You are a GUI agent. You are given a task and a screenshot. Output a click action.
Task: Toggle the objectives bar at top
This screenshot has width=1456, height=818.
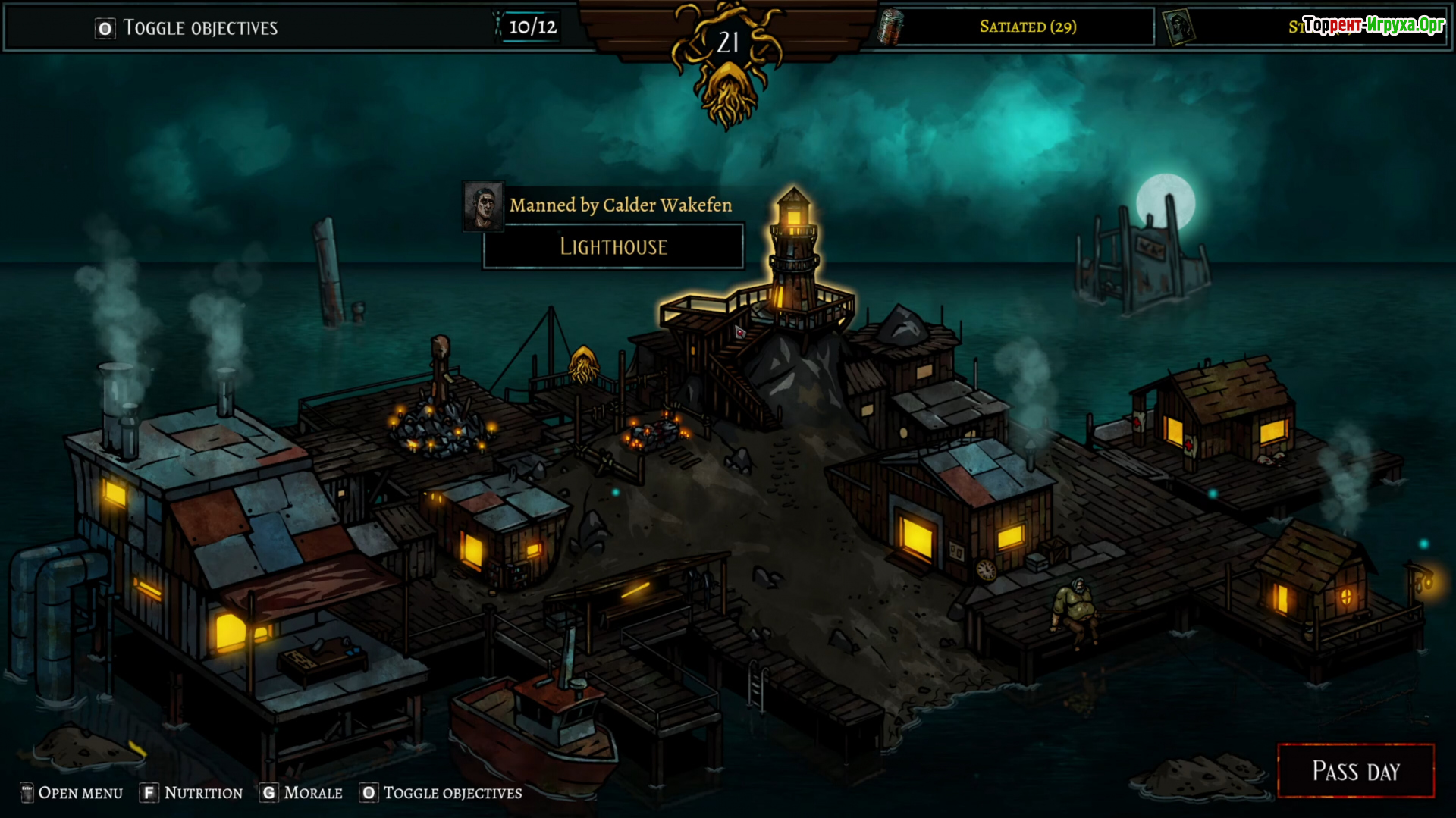click(187, 28)
